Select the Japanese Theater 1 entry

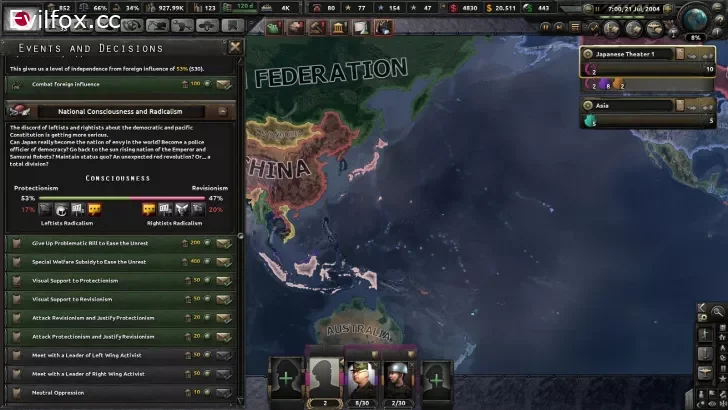[x=639, y=53]
